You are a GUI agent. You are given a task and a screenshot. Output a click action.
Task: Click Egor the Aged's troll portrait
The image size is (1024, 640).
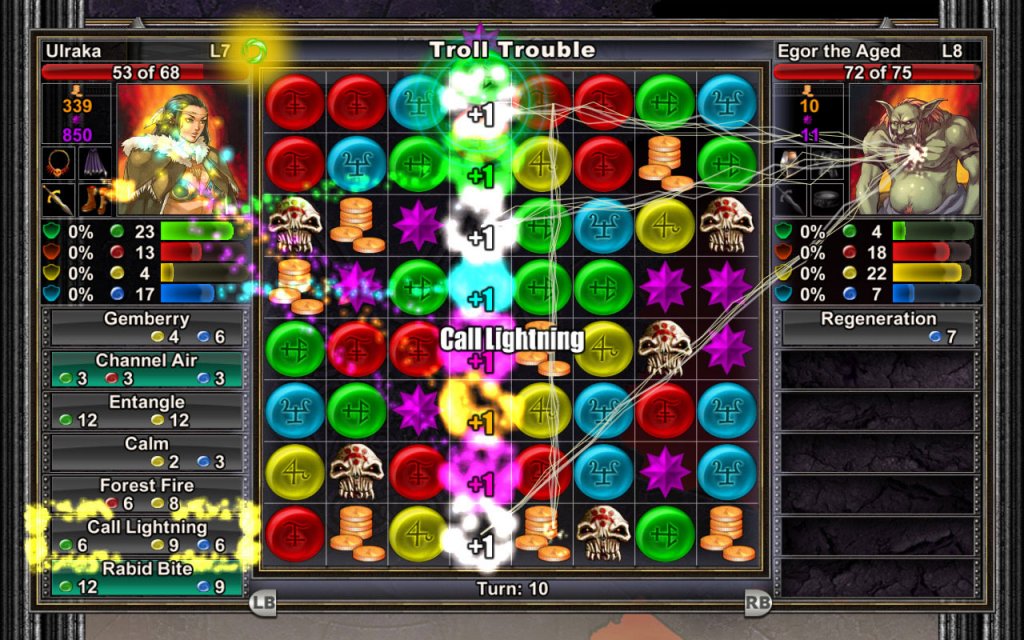[x=912, y=149]
